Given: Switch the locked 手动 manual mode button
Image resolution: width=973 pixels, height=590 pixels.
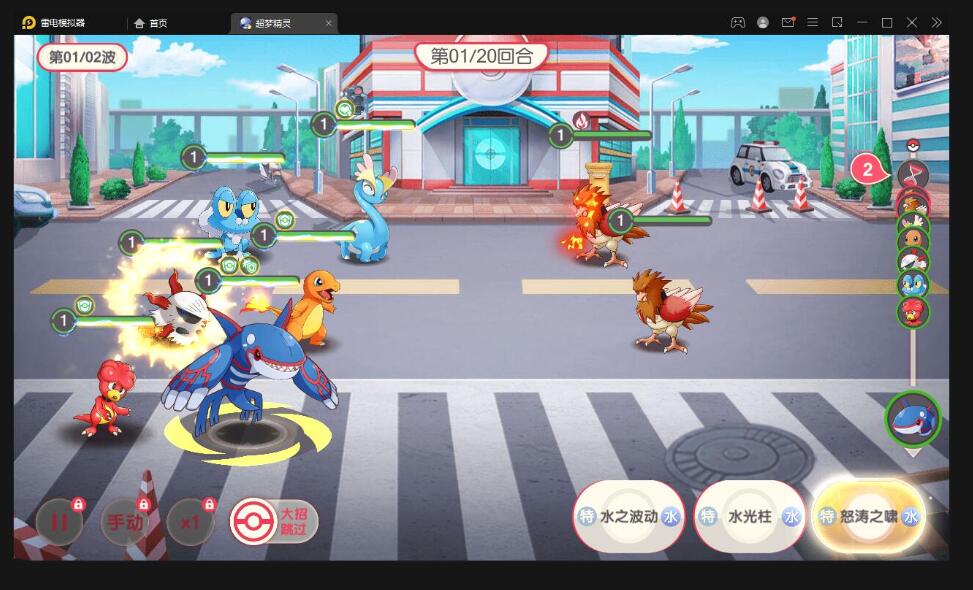Looking at the screenshot, I should tap(125, 522).
